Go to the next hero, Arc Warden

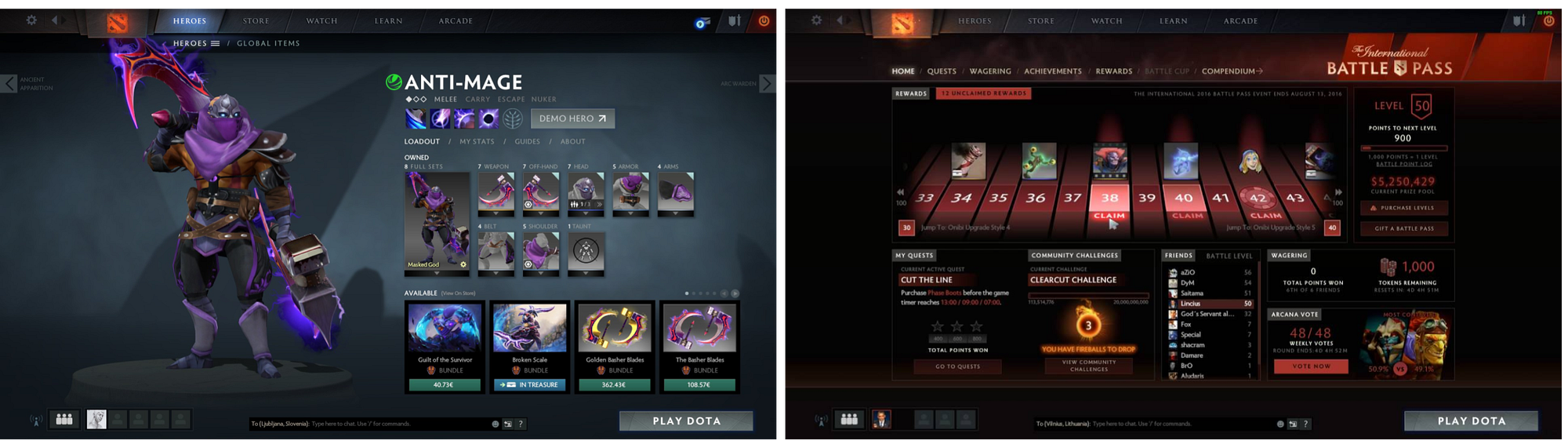click(768, 83)
